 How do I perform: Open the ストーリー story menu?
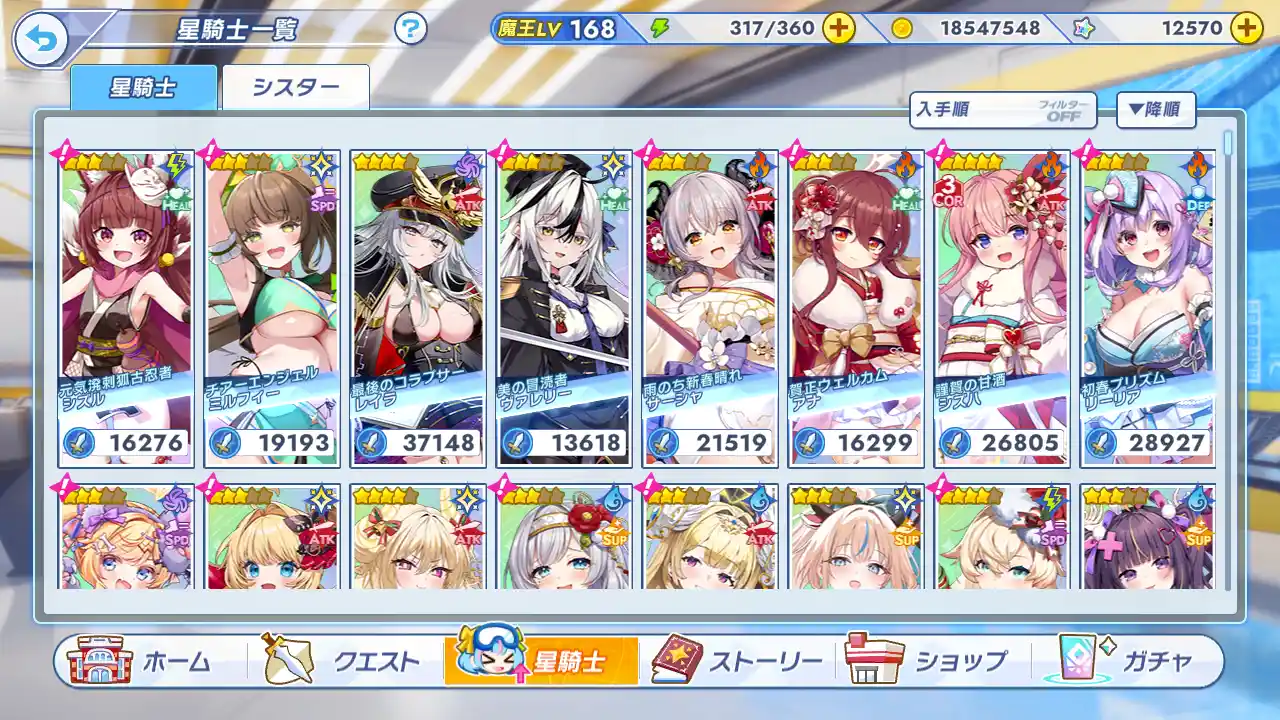tap(738, 661)
